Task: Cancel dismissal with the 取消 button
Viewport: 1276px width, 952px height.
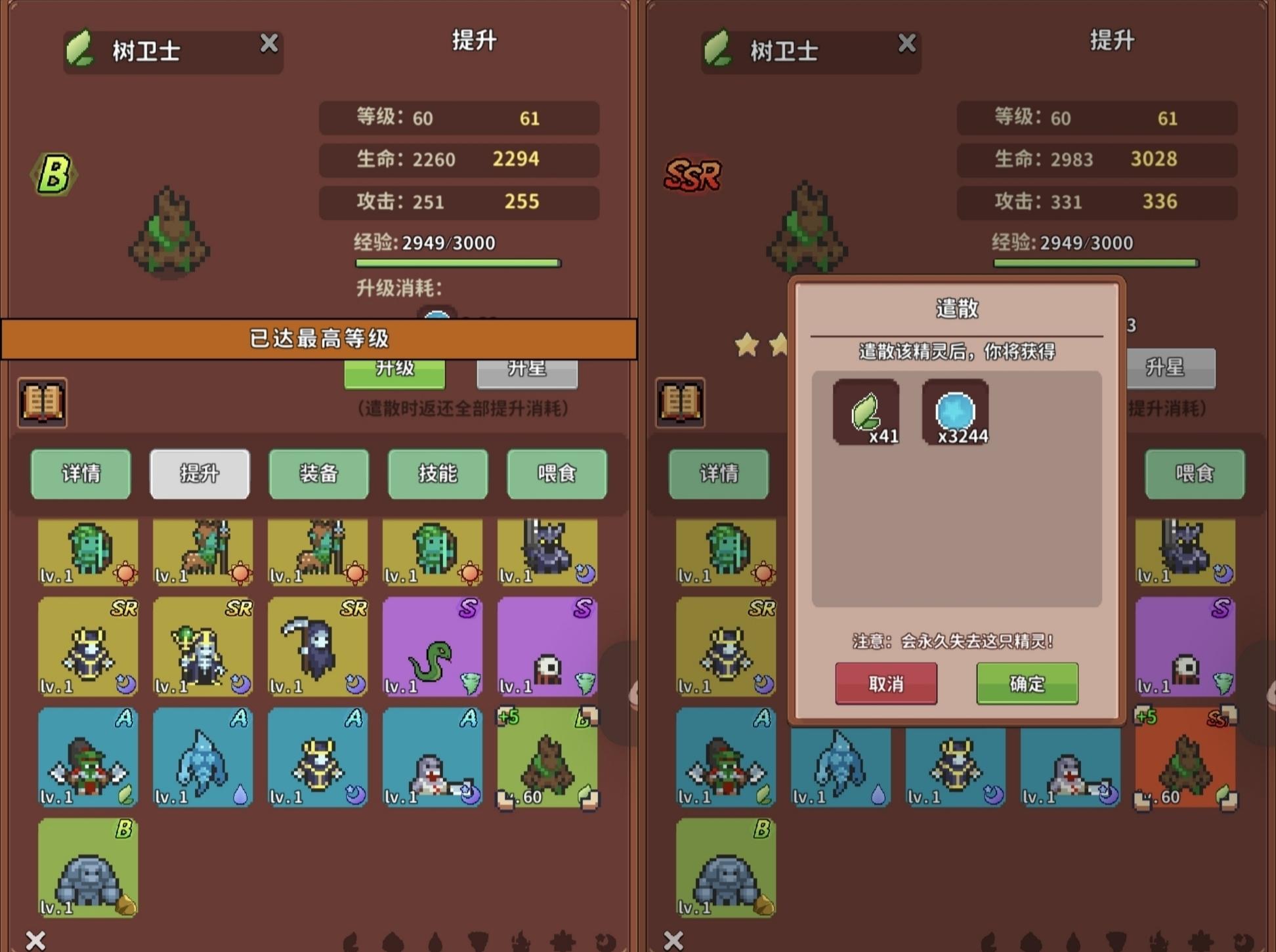Action: pos(885,684)
